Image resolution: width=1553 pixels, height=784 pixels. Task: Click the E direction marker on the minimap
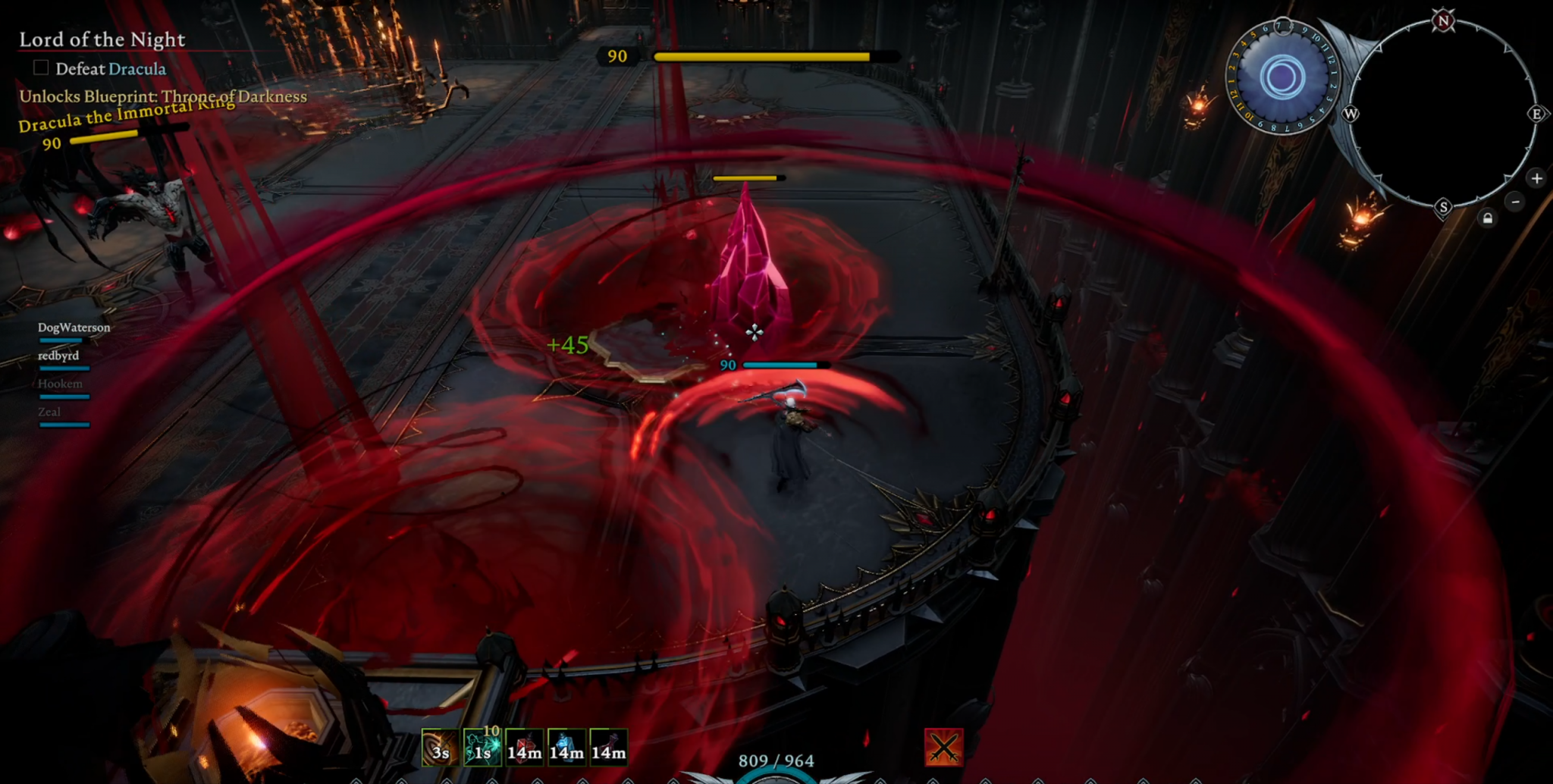coord(1536,114)
